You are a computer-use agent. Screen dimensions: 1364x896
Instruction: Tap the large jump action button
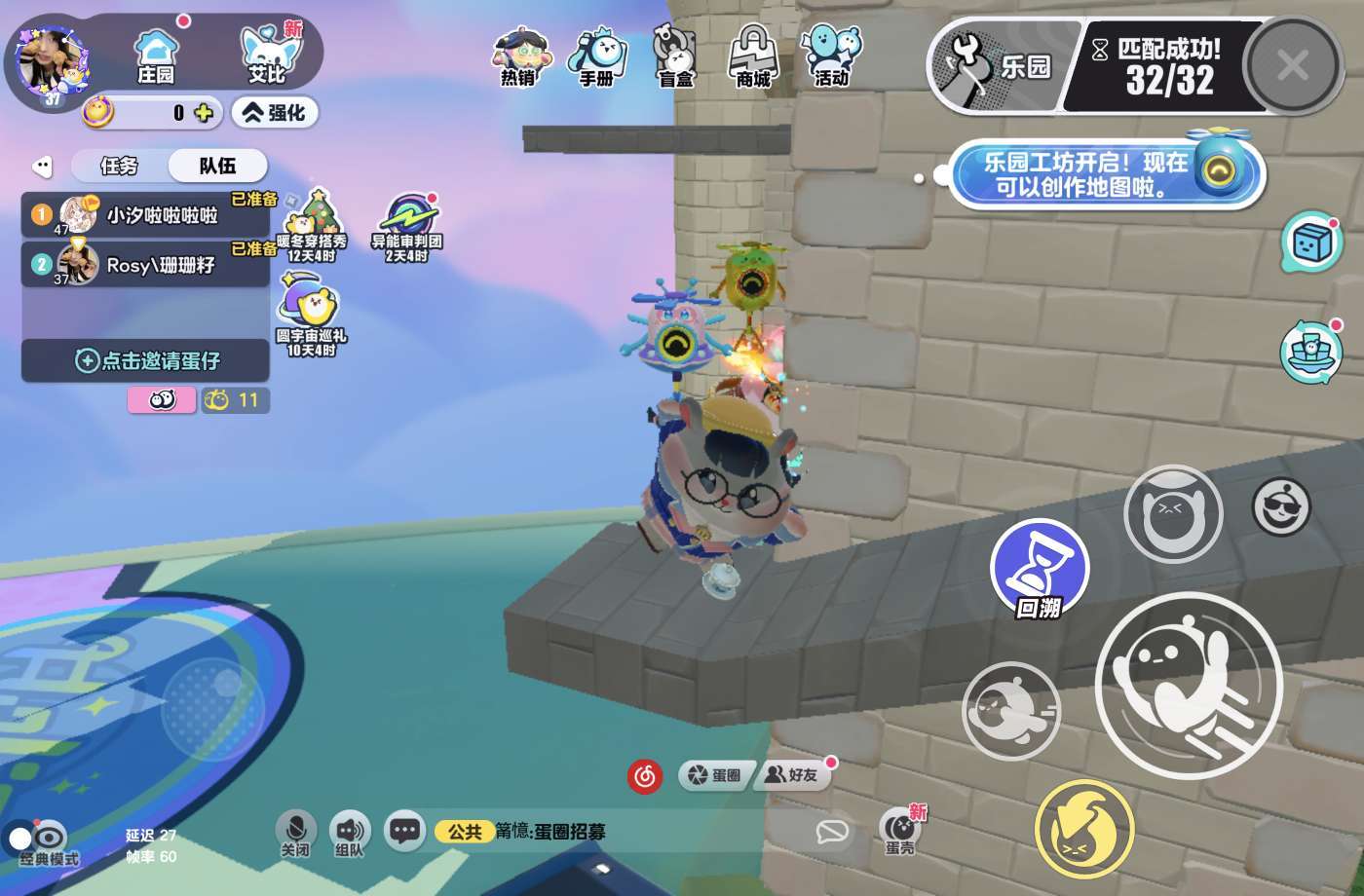click(1189, 685)
